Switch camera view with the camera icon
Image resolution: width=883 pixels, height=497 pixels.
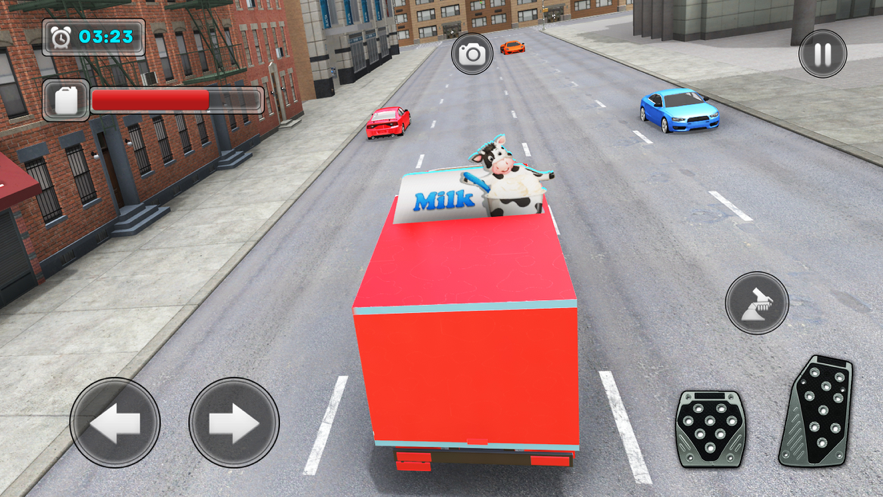[472, 54]
